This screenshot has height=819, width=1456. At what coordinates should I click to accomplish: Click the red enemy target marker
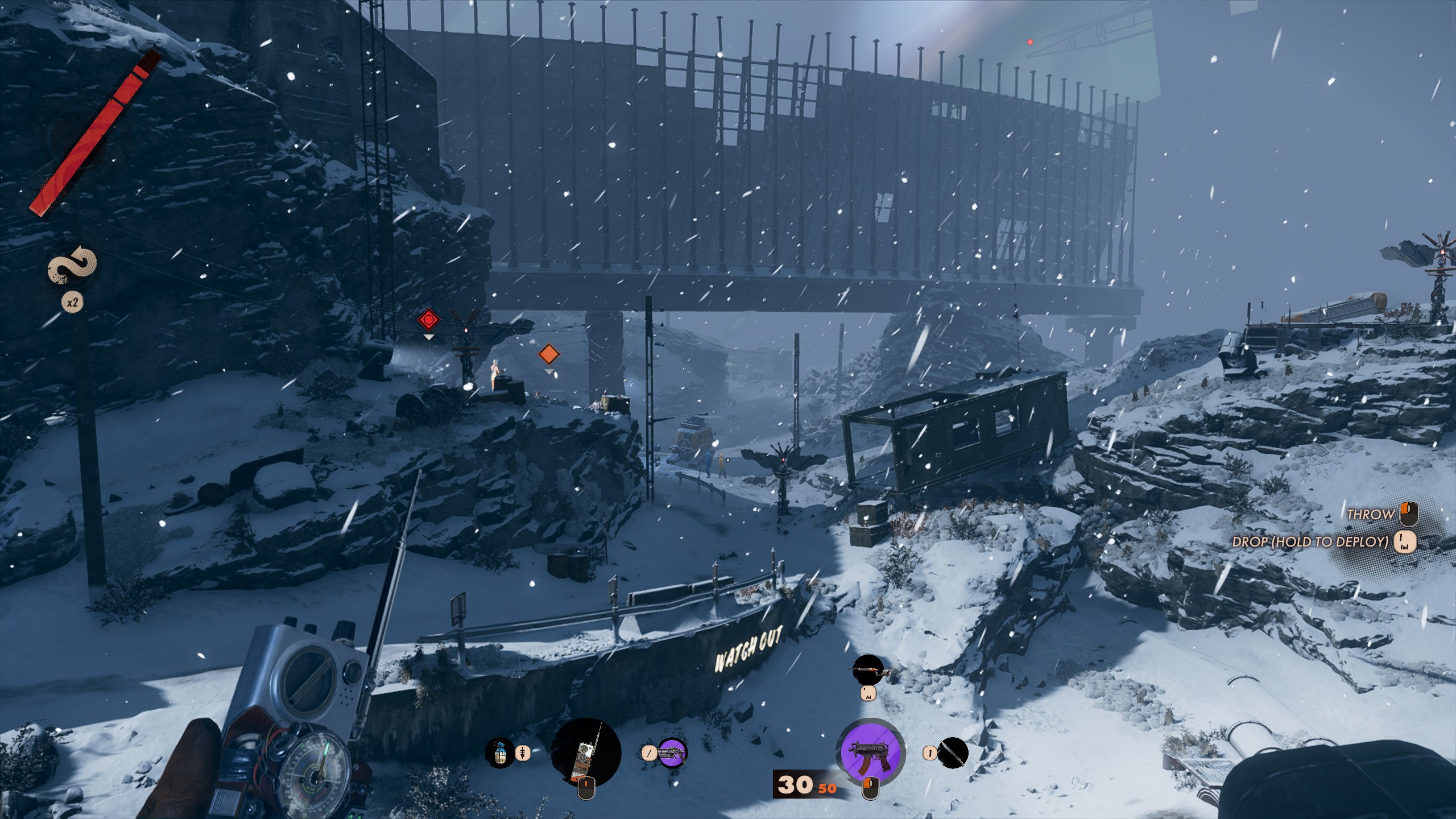(429, 320)
